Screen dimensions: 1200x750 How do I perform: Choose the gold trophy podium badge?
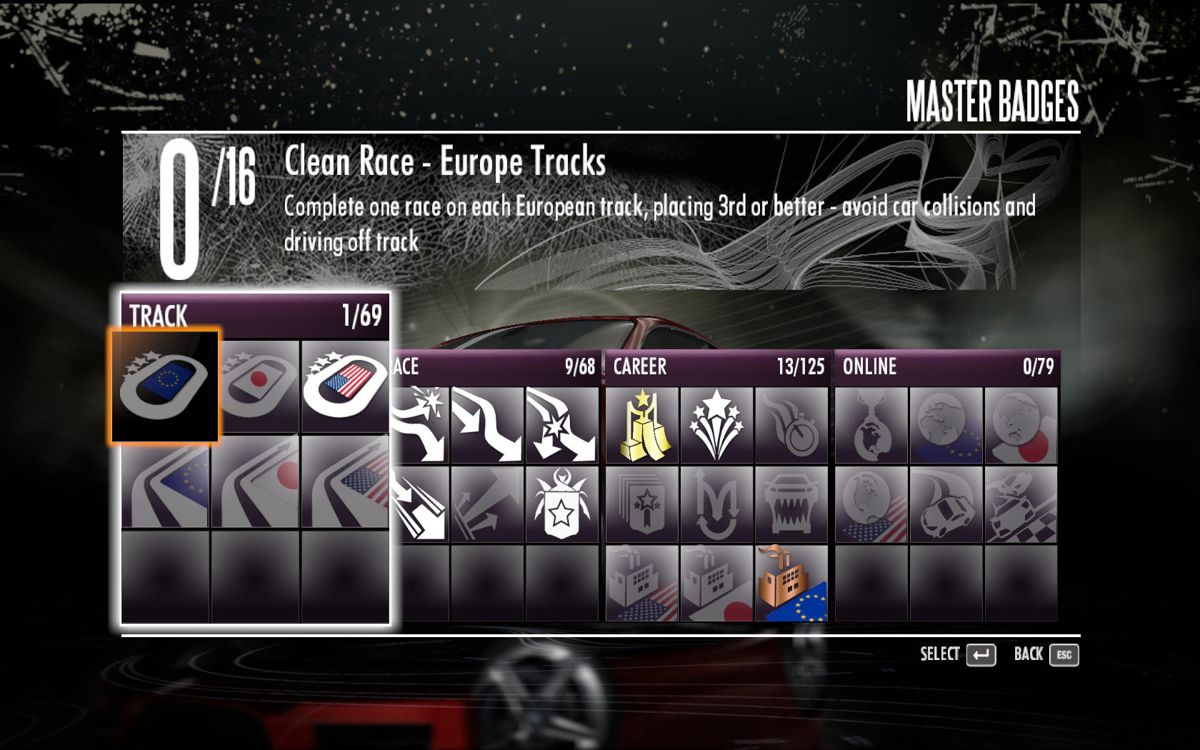click(642, 424)
